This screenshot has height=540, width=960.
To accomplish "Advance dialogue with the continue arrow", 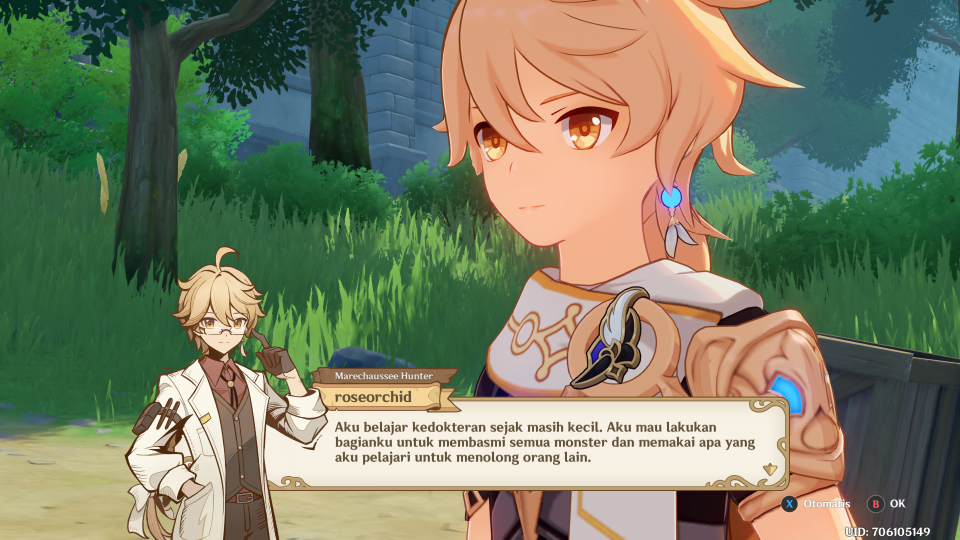I will [768, 469].
